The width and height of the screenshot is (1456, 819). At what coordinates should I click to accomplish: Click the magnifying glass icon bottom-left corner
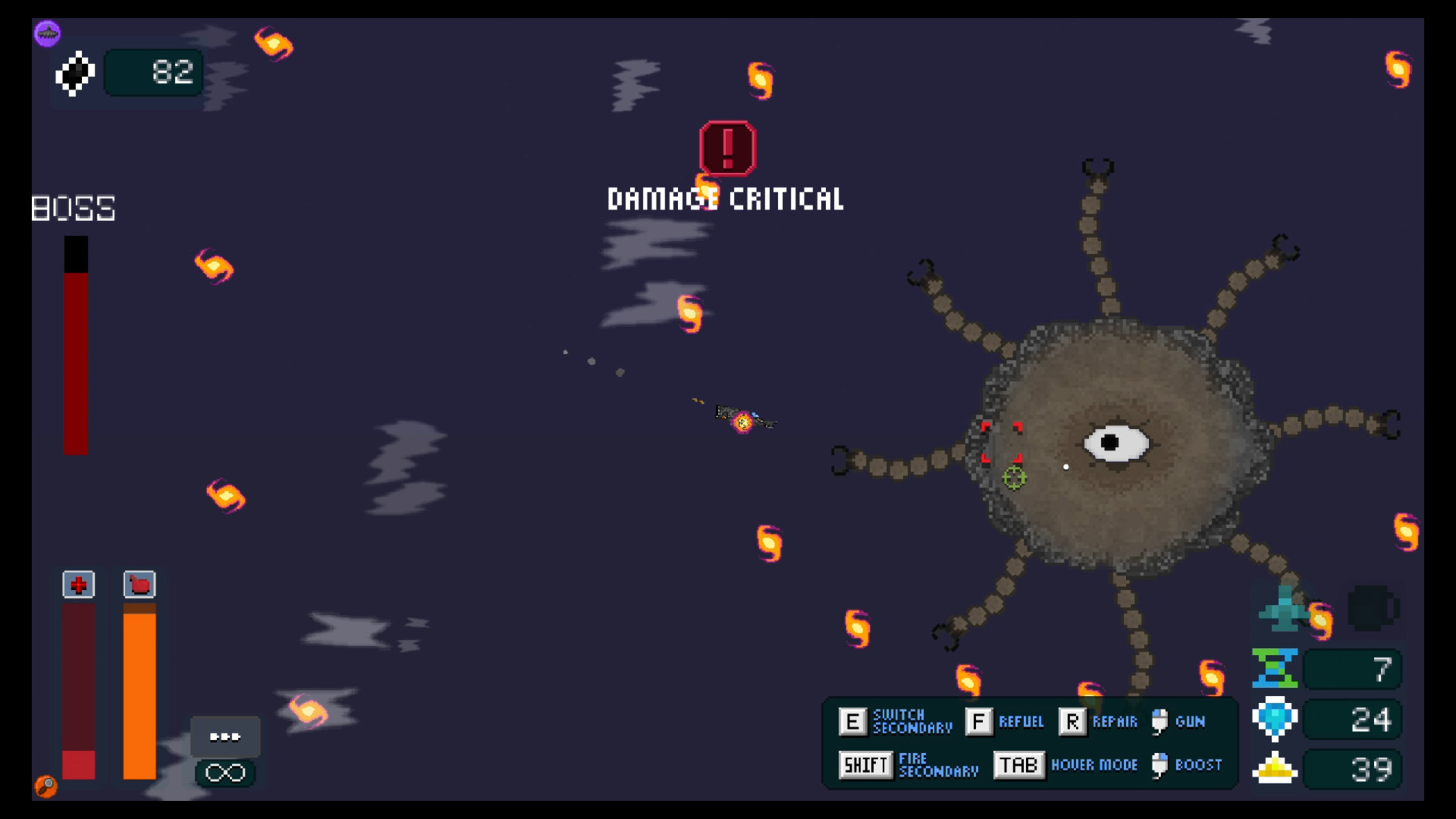45,787
